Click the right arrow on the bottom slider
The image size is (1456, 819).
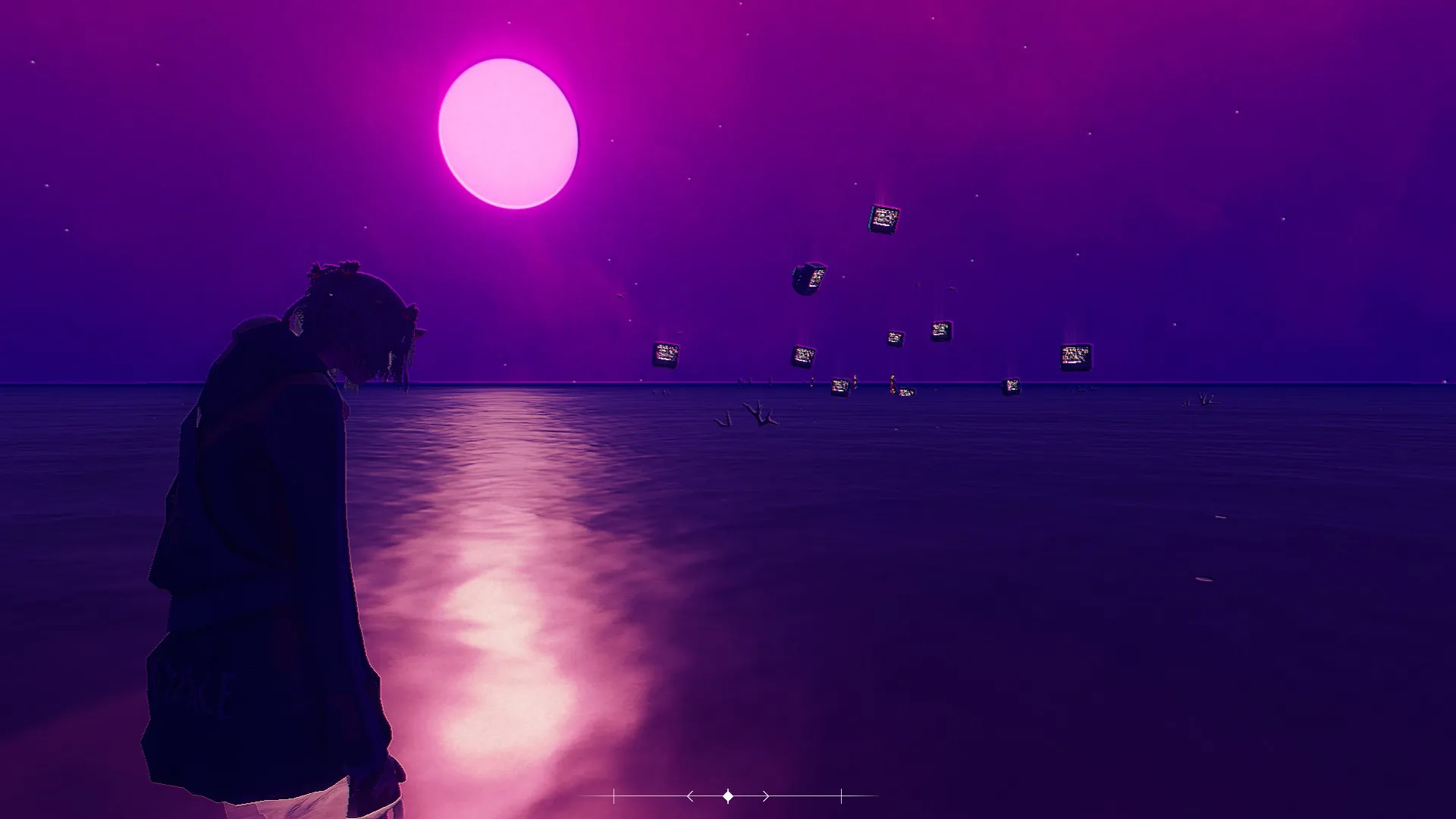click(x=766, y=796)
